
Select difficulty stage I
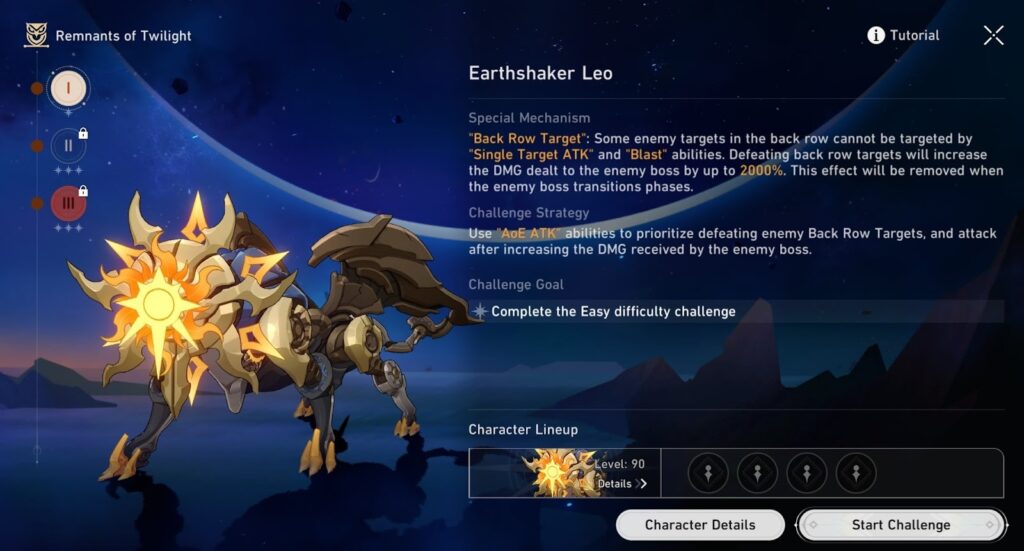(68, 88)
